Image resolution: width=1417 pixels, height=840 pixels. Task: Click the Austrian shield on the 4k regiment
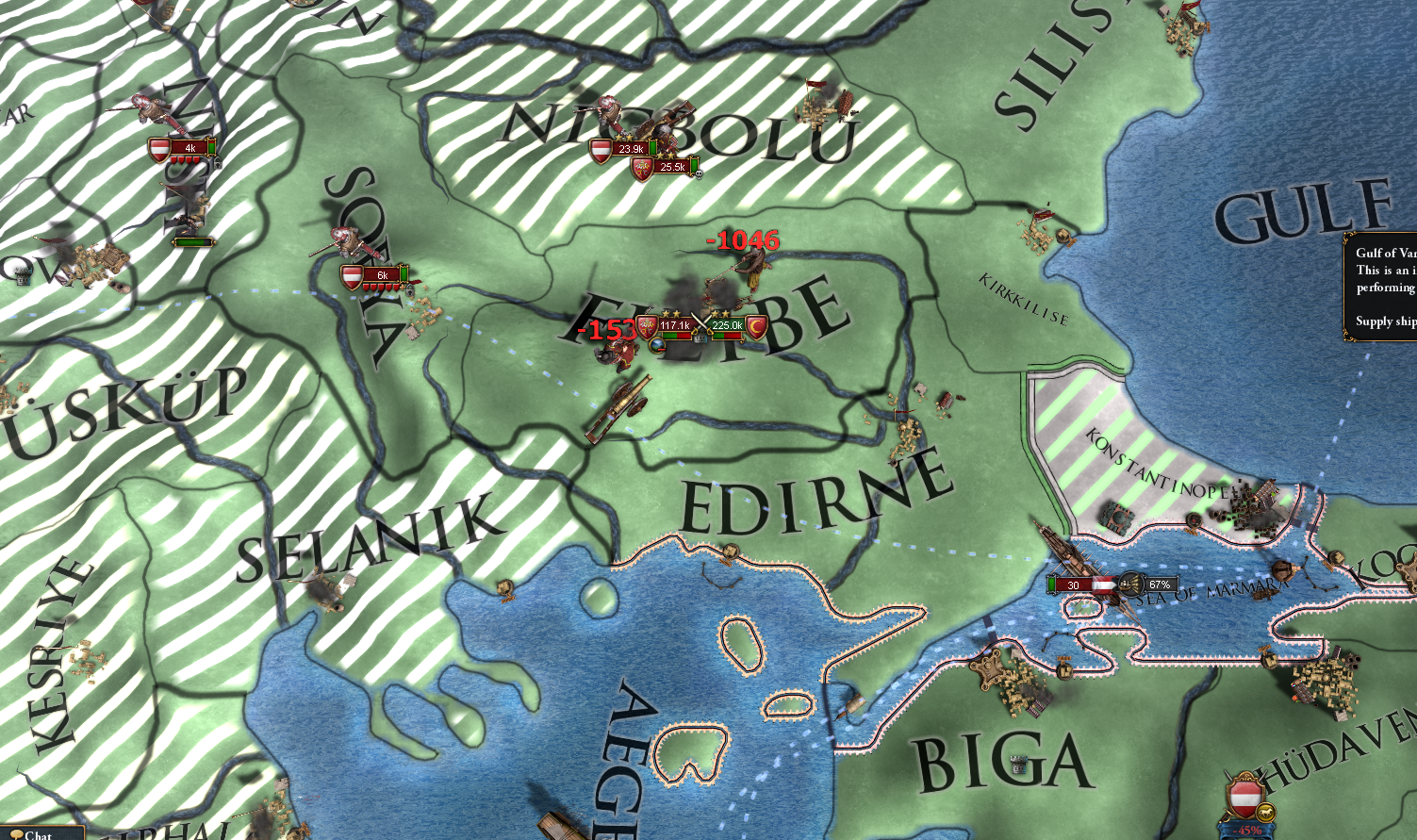pos(162,147)
